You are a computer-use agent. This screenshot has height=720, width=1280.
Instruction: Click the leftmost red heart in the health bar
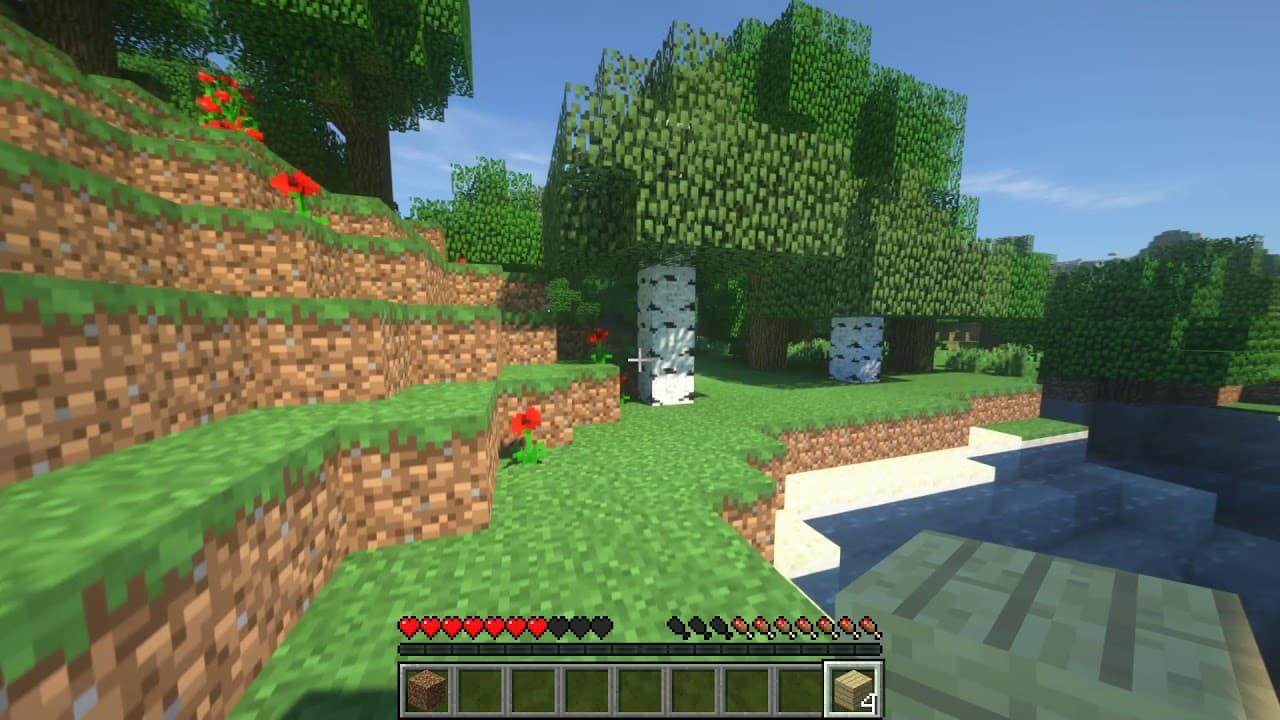(x=409, y=628)
